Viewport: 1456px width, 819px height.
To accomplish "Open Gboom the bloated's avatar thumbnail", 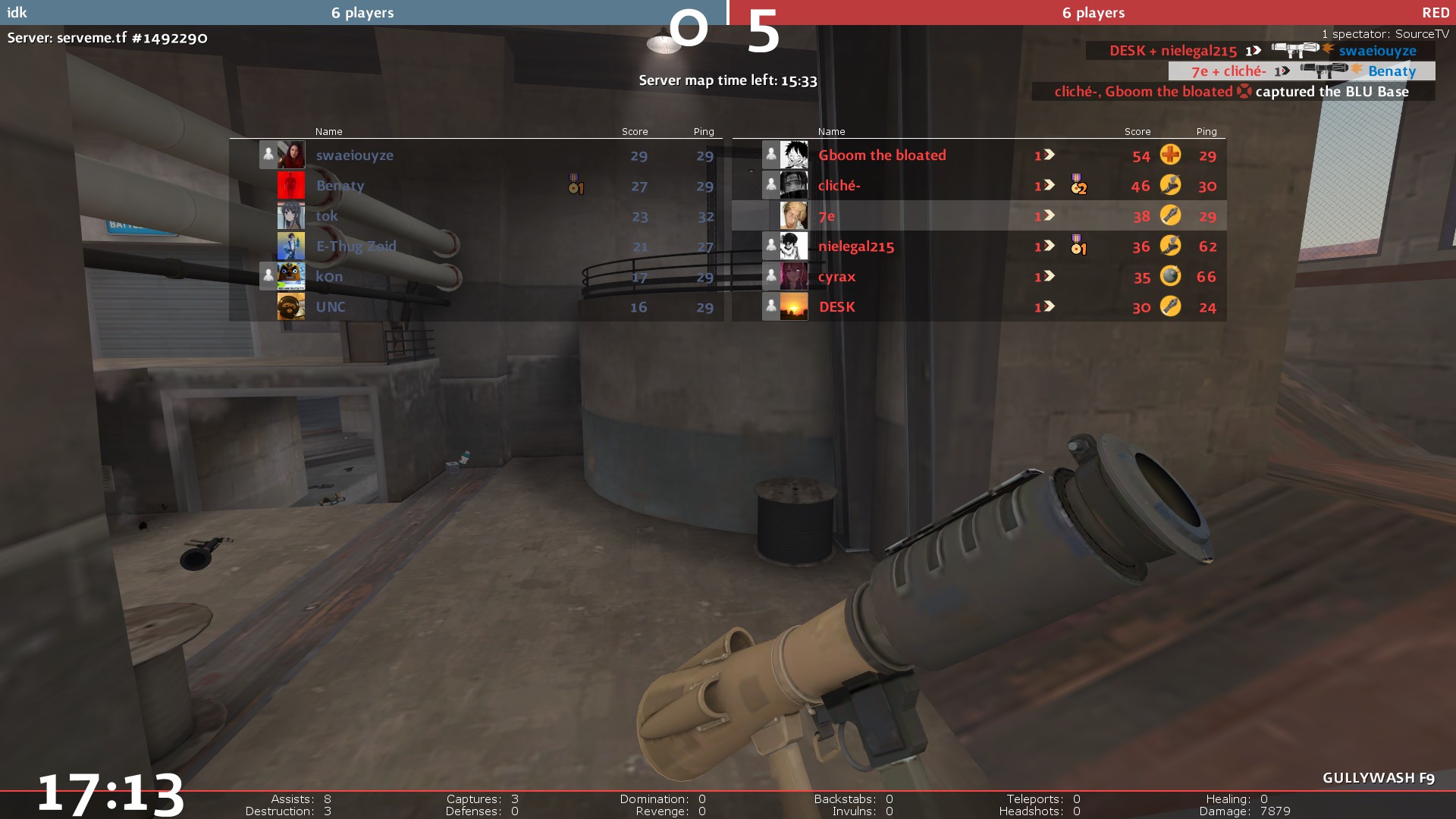I will [794, 155].
